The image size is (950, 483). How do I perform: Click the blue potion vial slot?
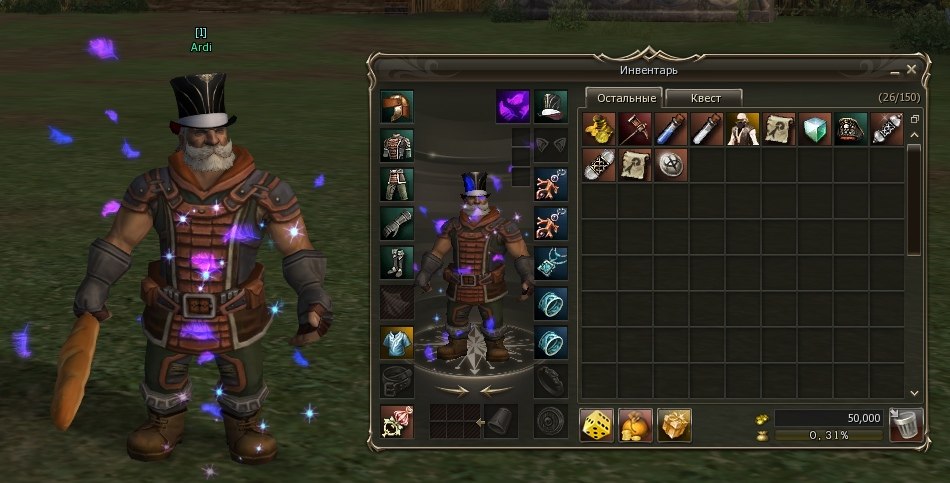click(670, 128)
